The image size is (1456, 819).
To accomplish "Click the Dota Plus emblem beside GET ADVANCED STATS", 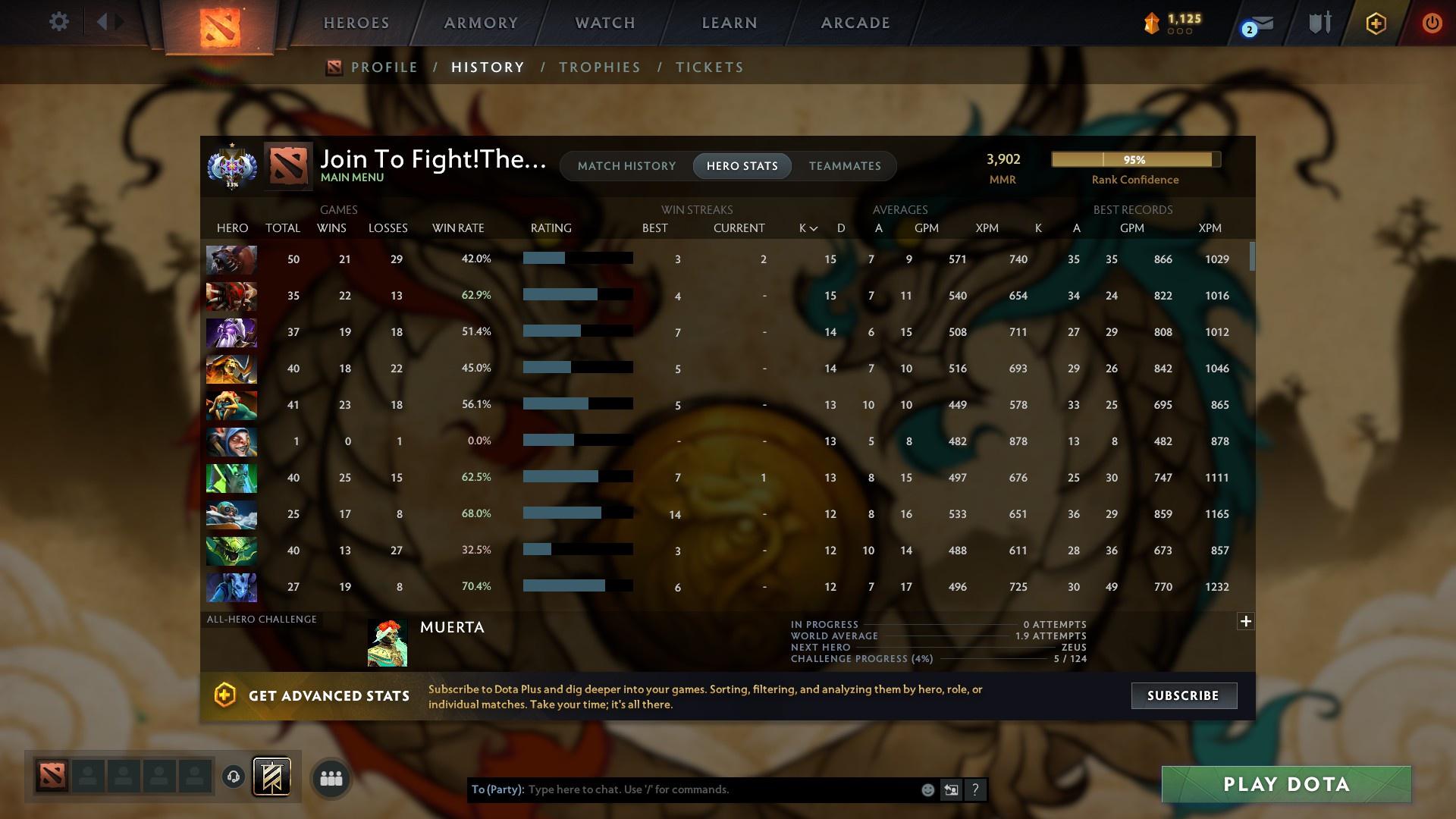I will point(224,695).
